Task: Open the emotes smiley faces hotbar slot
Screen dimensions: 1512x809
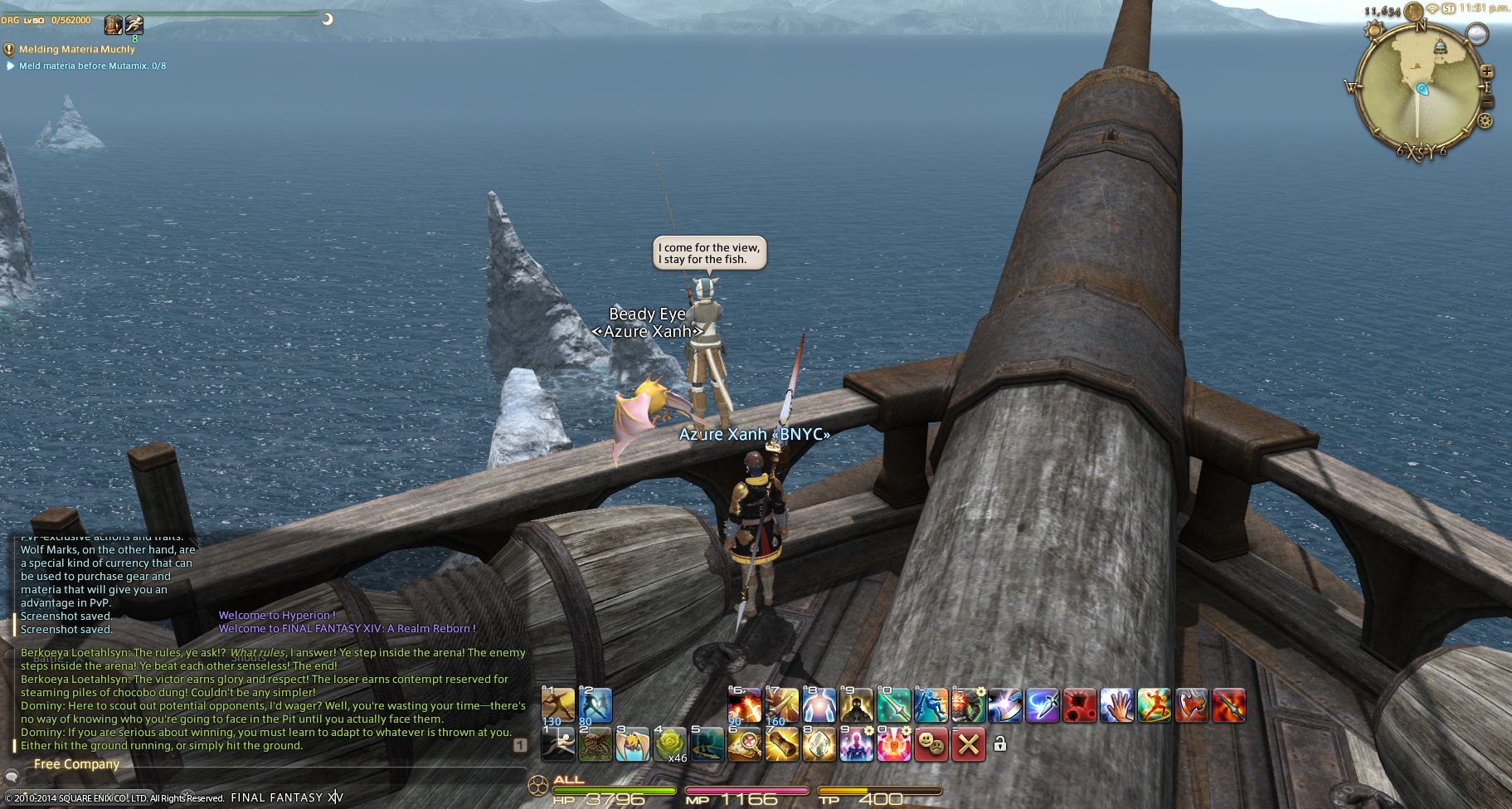Action: pos(931,744)
